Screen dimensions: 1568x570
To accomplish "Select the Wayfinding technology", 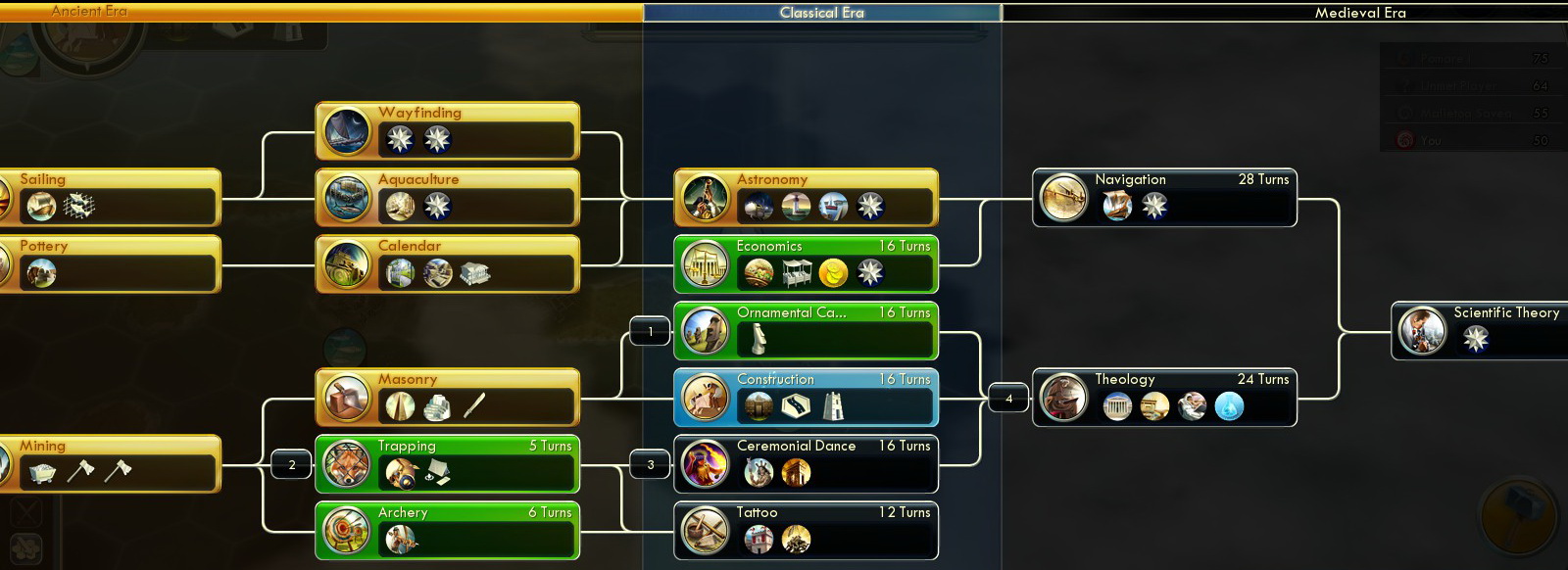I will point(447,130).
